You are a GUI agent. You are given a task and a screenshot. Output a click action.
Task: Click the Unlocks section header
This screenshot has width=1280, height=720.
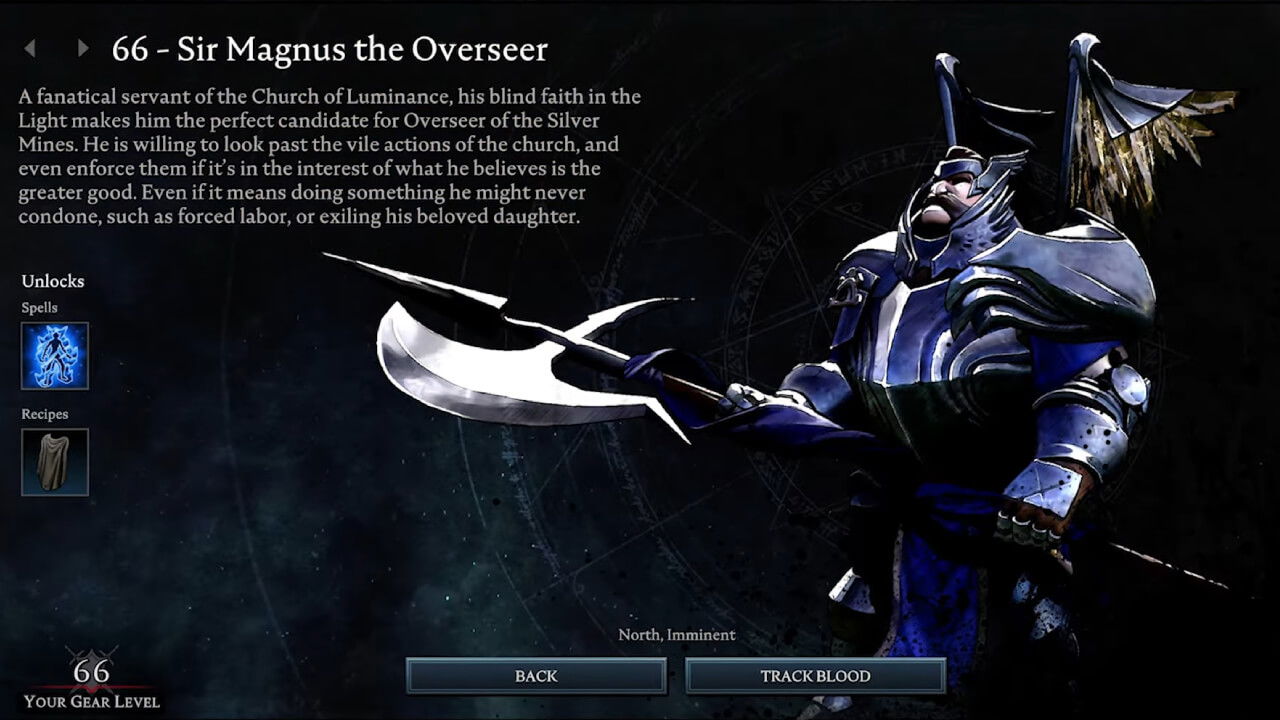pos(53,281)
